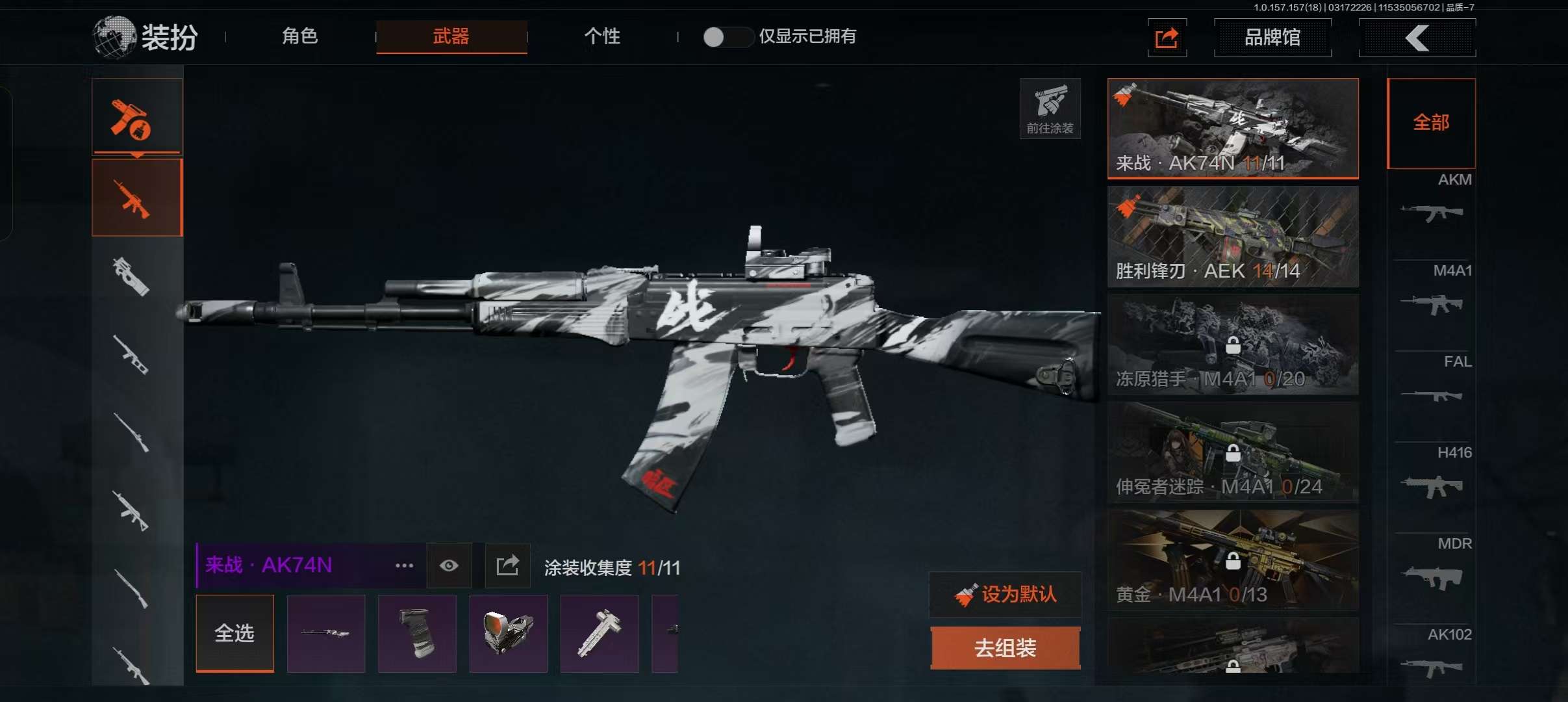Switch to the 角色 tab
The height and width of the screenshot is (702, 1568).
pos(300,36)
